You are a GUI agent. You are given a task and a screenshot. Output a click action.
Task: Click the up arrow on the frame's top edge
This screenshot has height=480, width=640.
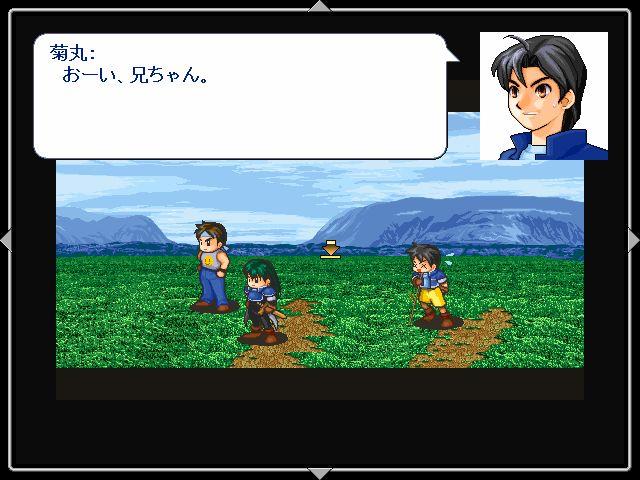319,6
